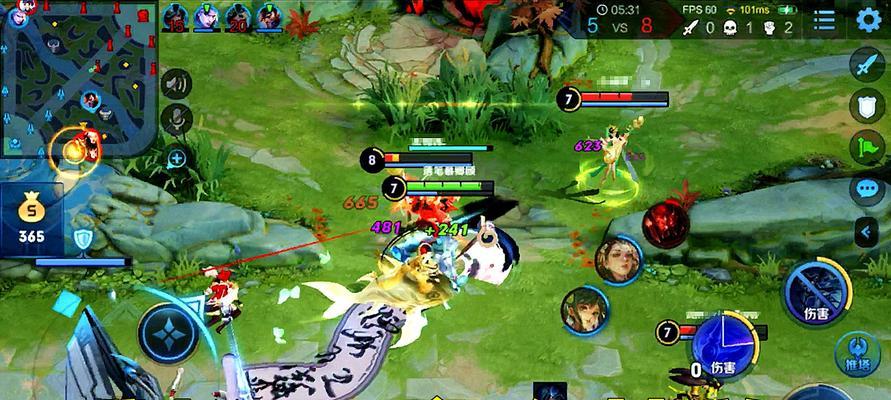Target the upper enemy hero portrait
Image resolution: width=891 pixels, height=400 pixels.
tap(620, 261)
